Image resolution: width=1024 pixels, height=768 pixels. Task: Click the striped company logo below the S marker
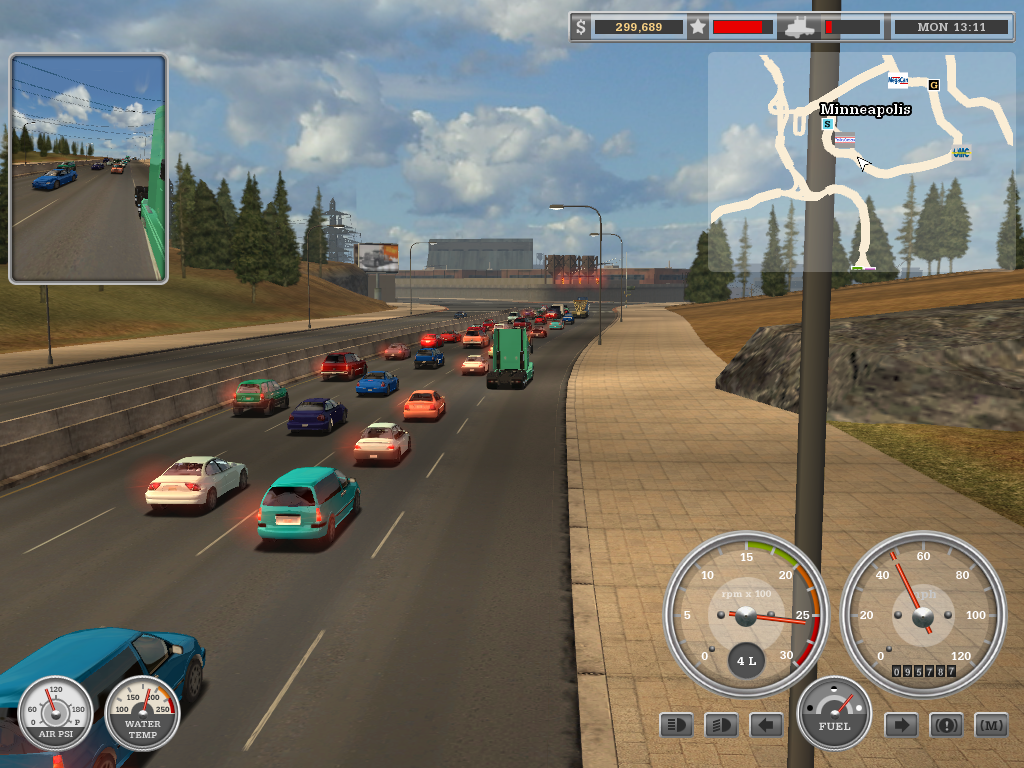click(x=845, y=139)
